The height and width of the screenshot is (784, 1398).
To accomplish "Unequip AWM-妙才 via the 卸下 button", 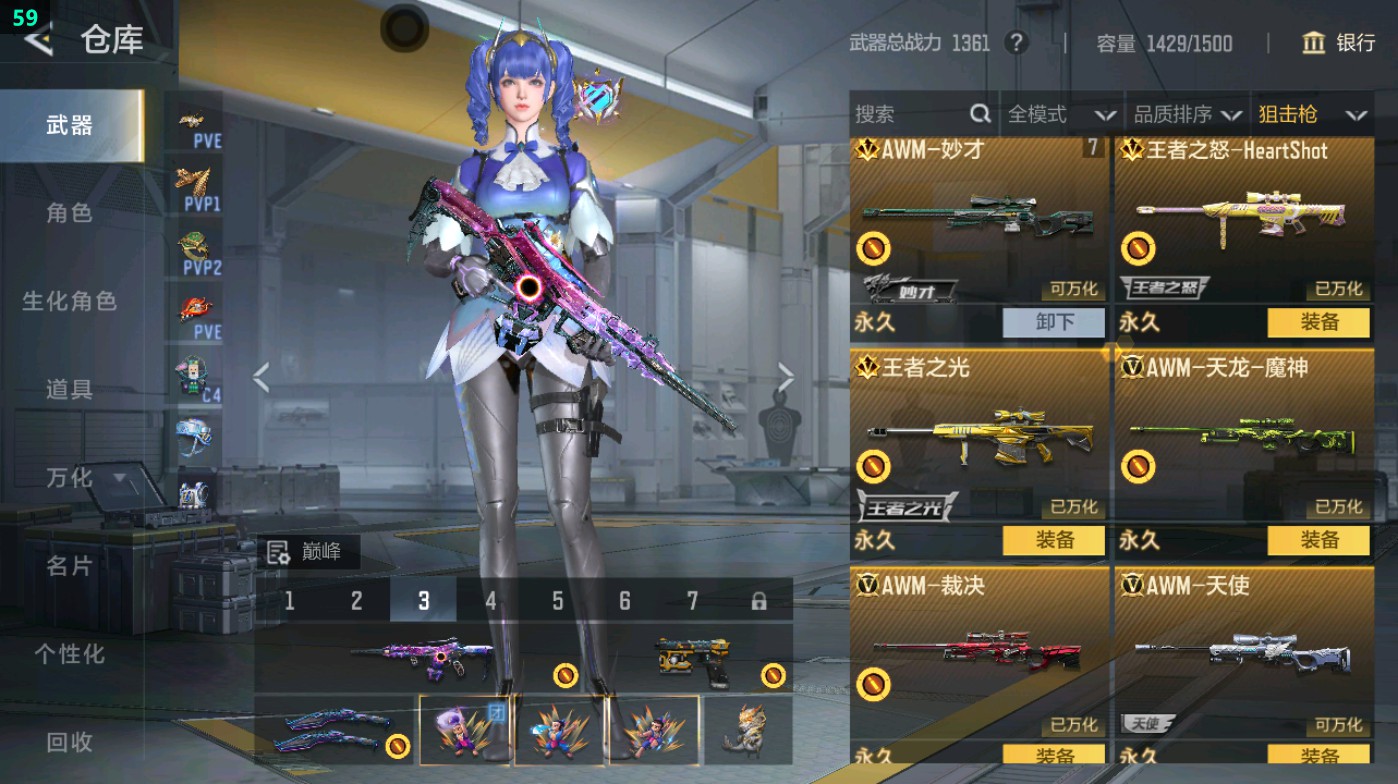I will tap(1055, 322).
